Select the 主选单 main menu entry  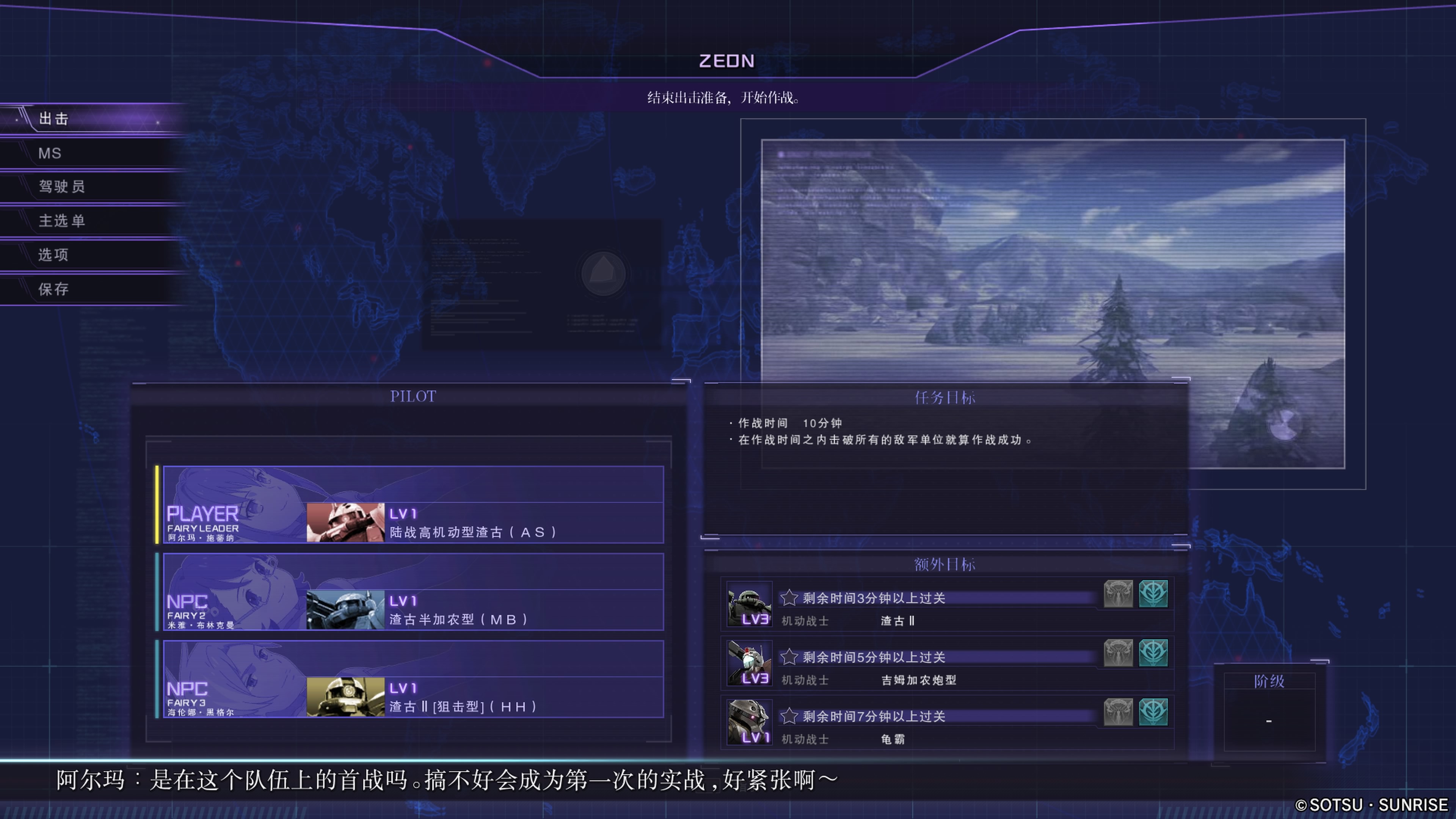click(61, 220)
